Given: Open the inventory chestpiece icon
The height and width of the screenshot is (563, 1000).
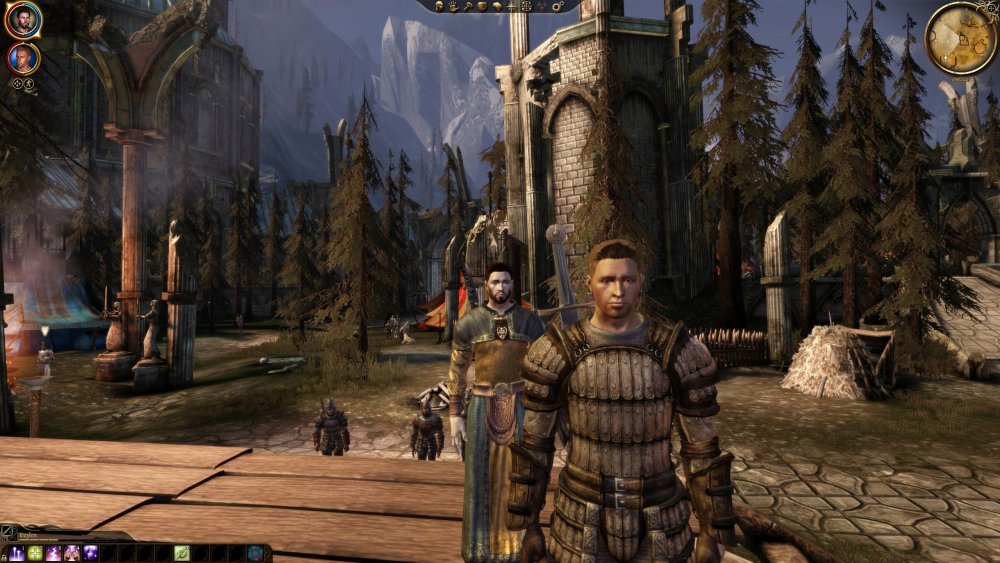Looking at the screenshot, I should click(x=483, y=6).
